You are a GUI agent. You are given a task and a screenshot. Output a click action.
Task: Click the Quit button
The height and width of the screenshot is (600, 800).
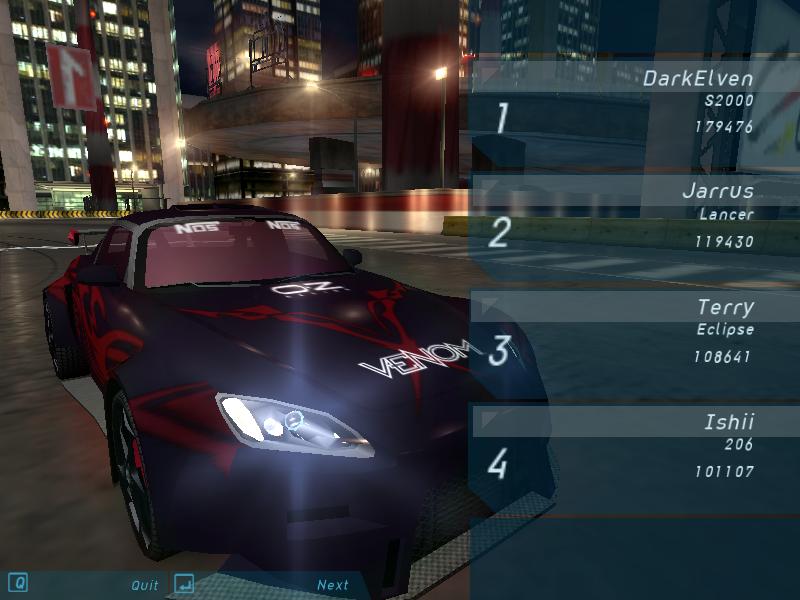(145, 585)
